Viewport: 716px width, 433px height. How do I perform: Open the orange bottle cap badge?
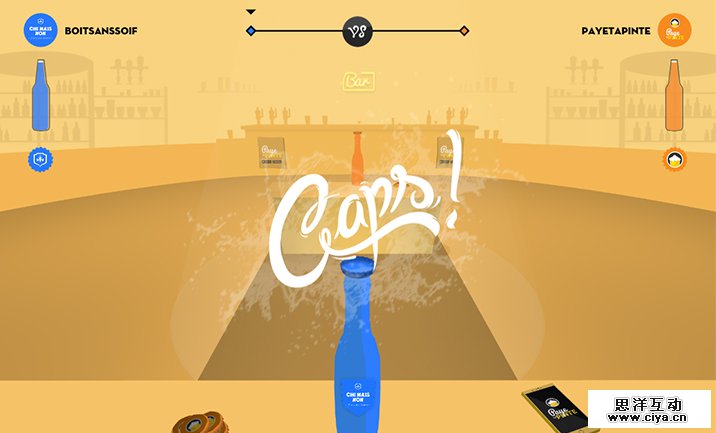click(676, 158)
